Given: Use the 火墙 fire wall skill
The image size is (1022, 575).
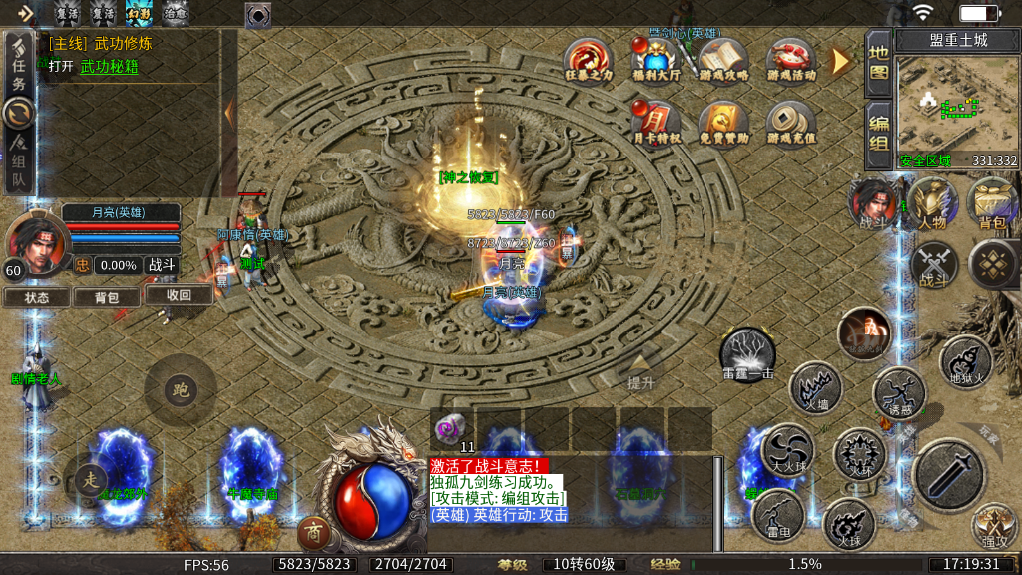Looking at the screenshot, I should (x=814, y=386).
